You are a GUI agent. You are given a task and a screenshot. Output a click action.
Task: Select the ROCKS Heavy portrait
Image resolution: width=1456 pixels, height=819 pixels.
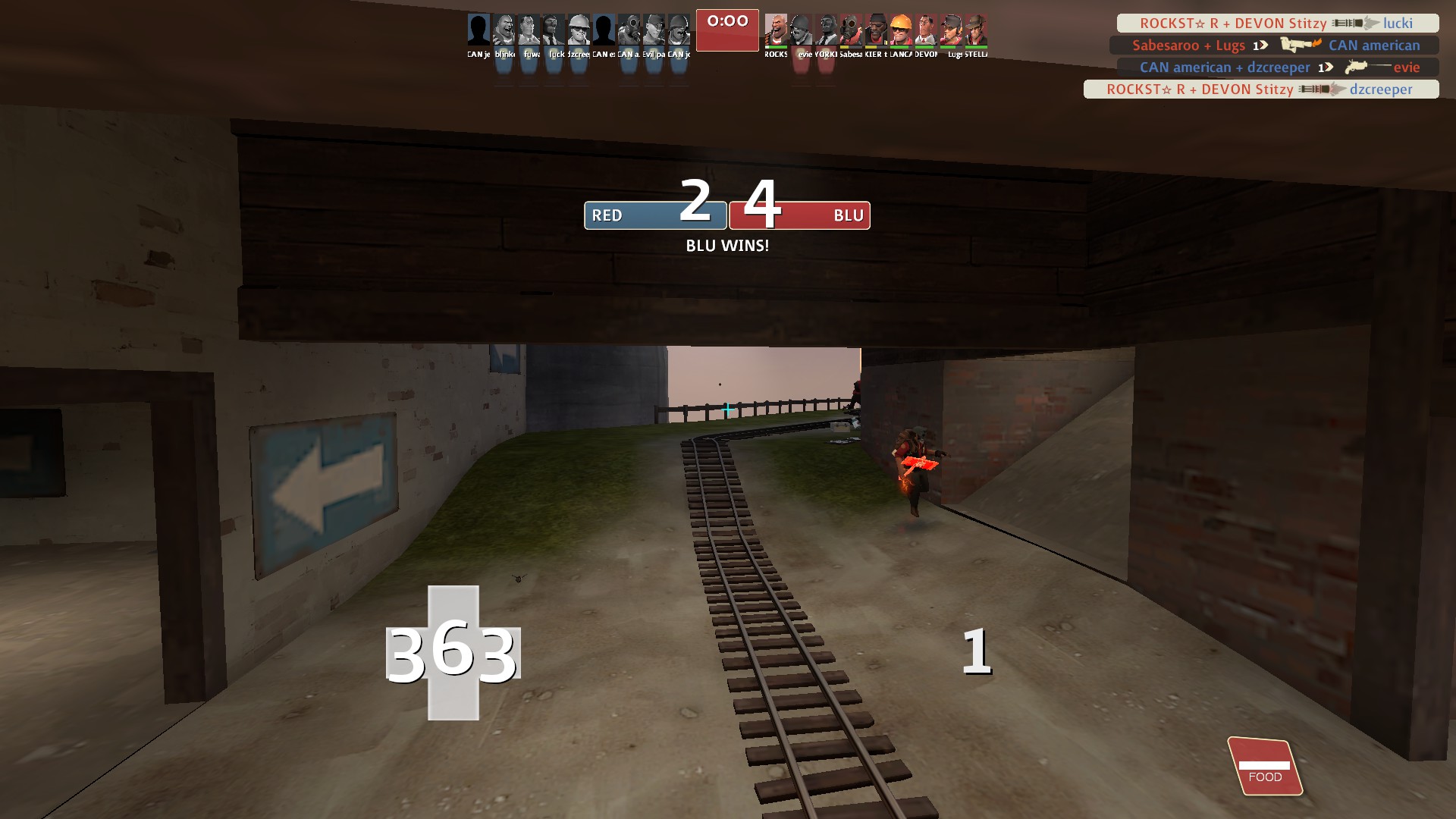776,30
